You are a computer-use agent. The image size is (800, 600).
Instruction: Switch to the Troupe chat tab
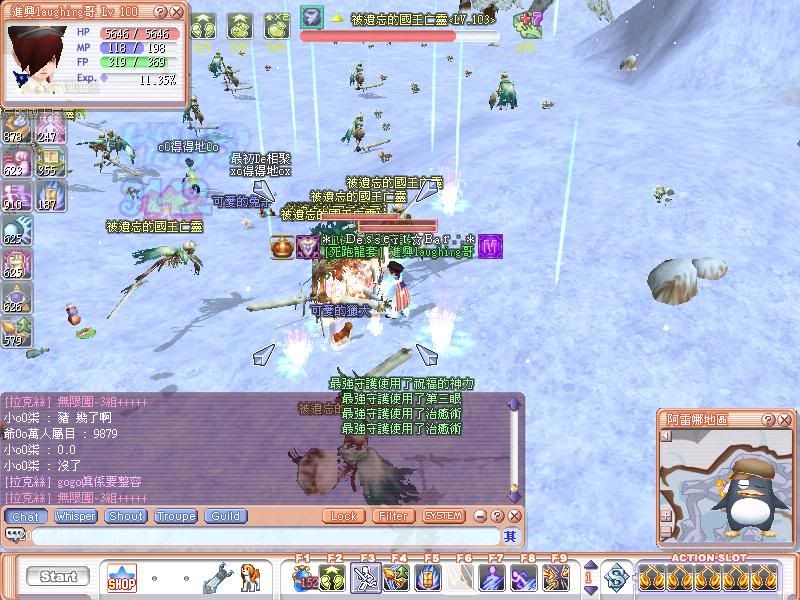(175, 516)
